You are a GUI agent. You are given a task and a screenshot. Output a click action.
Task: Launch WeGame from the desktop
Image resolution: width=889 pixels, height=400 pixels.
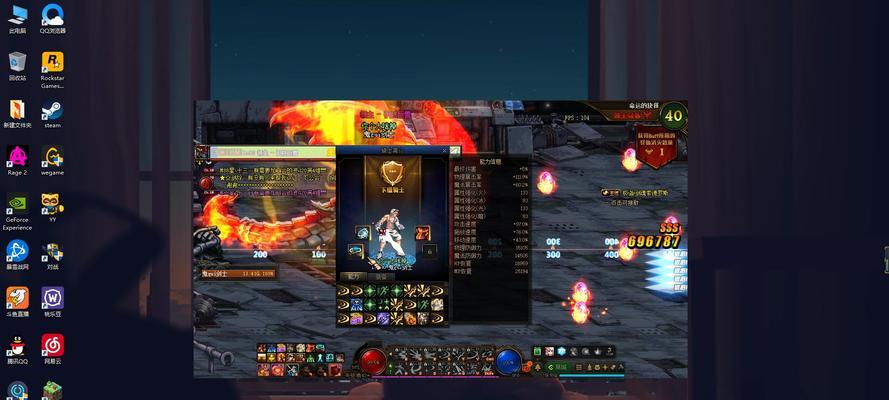52,160
